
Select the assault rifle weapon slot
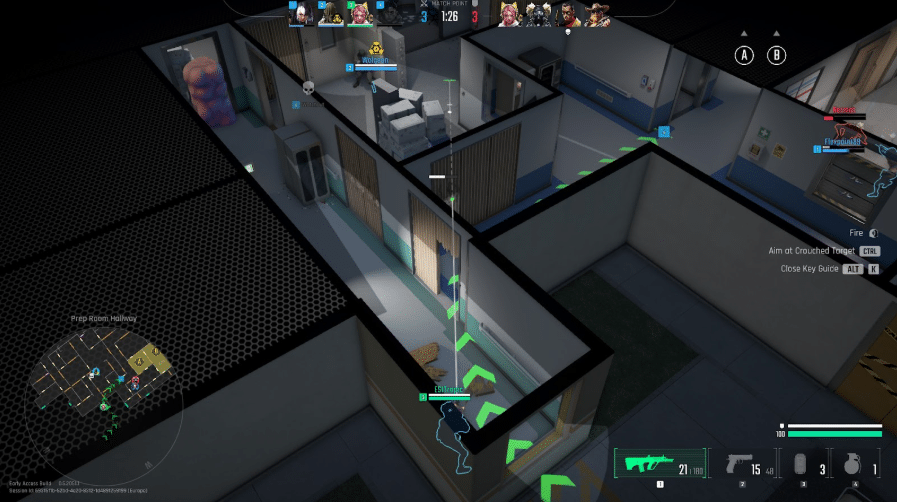tap(657, 465)
